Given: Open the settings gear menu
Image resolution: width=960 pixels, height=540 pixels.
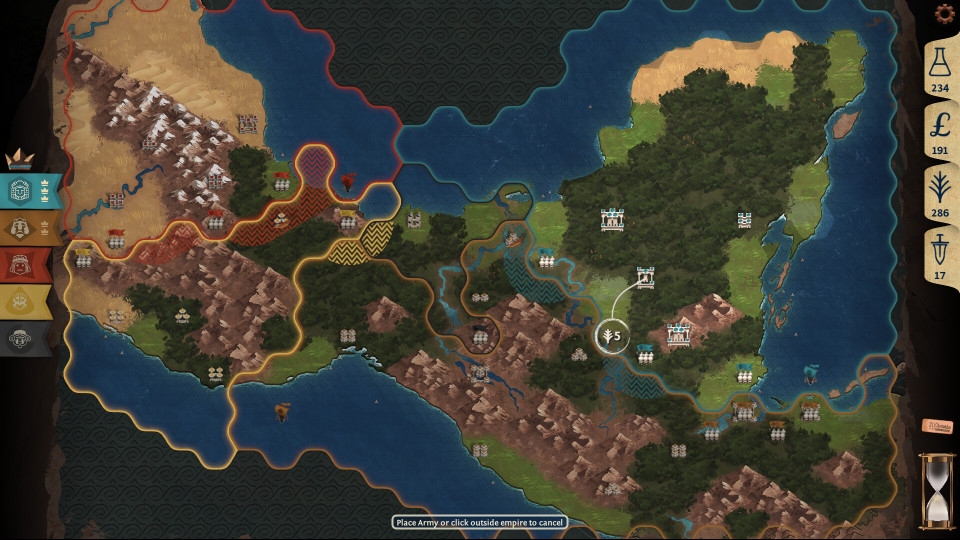Looking at the screenshot, I should click(943, 14).
